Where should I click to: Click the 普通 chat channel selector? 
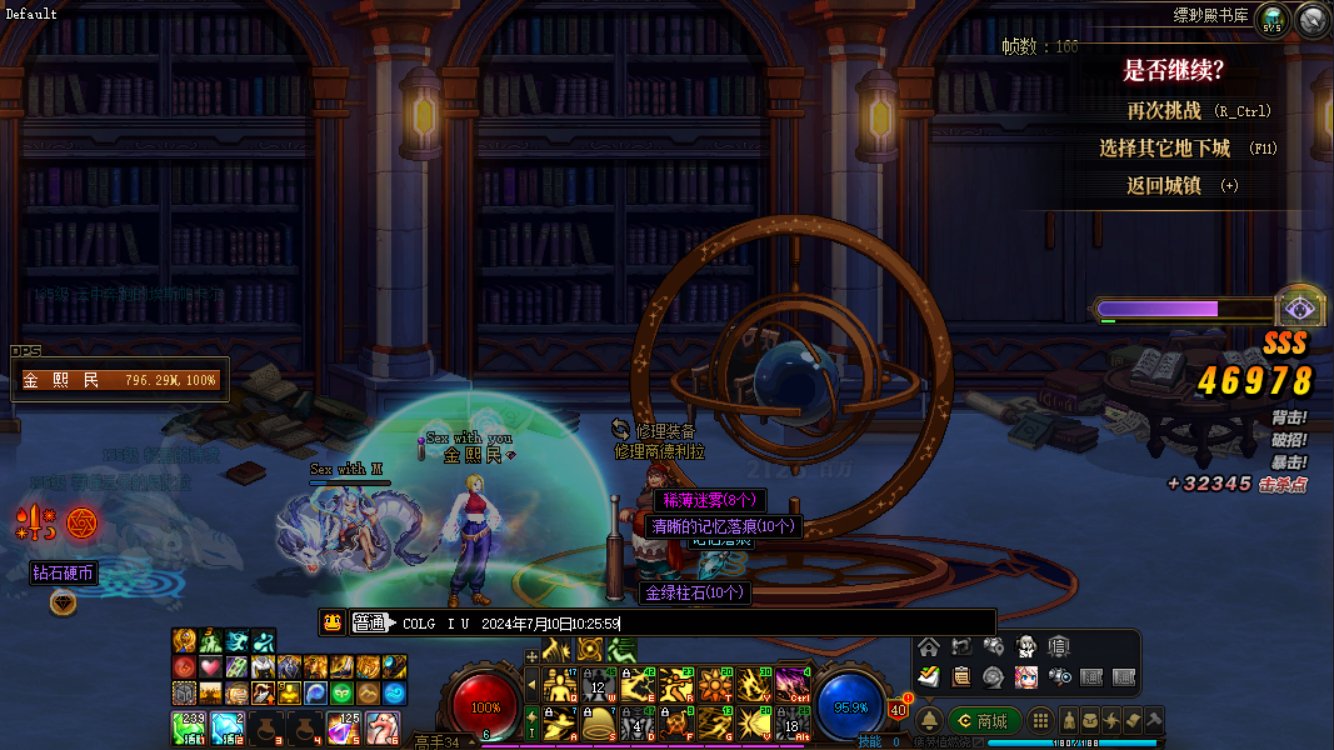click(x=370, y=623)
